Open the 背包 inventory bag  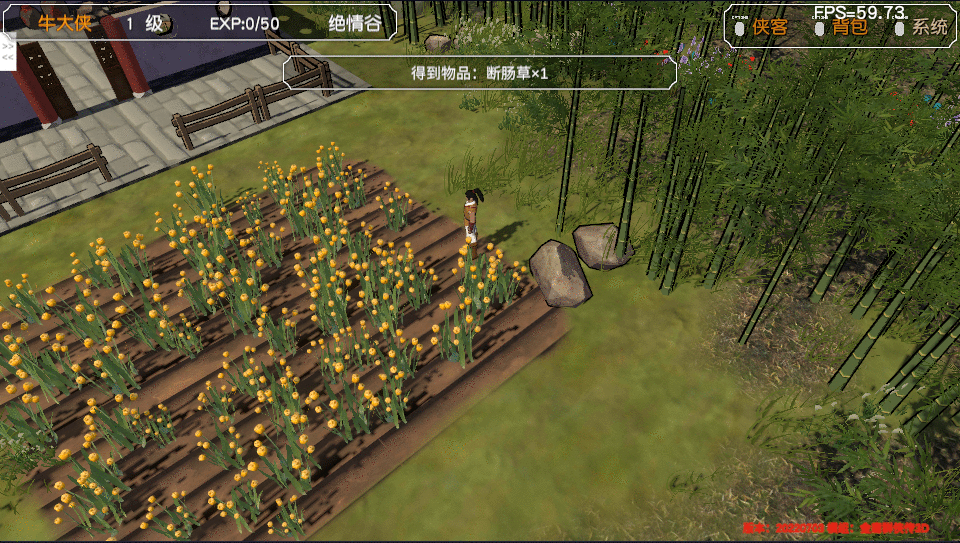pyautogui.click(x=850, y=27)
